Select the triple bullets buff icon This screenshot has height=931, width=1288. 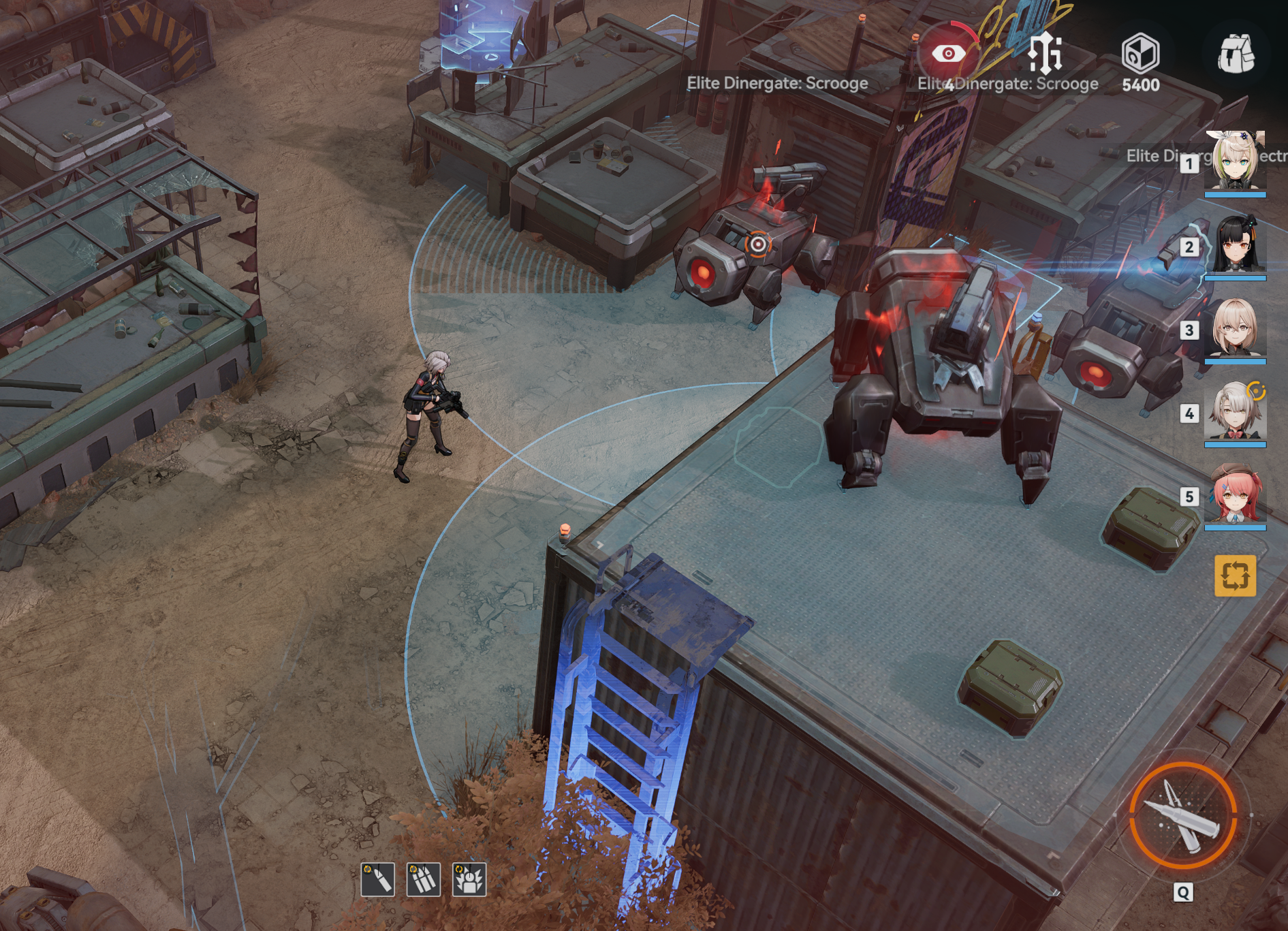[x=424, y=879]
